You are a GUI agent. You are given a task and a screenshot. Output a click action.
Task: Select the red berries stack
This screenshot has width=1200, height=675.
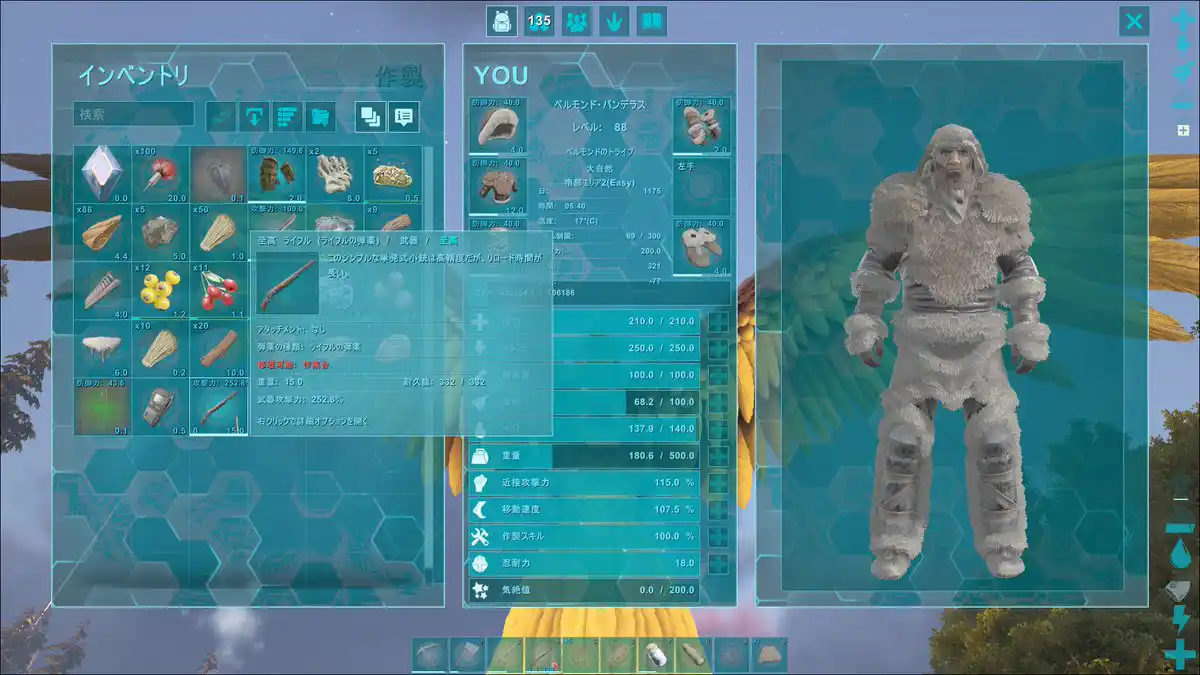(217, 290)
